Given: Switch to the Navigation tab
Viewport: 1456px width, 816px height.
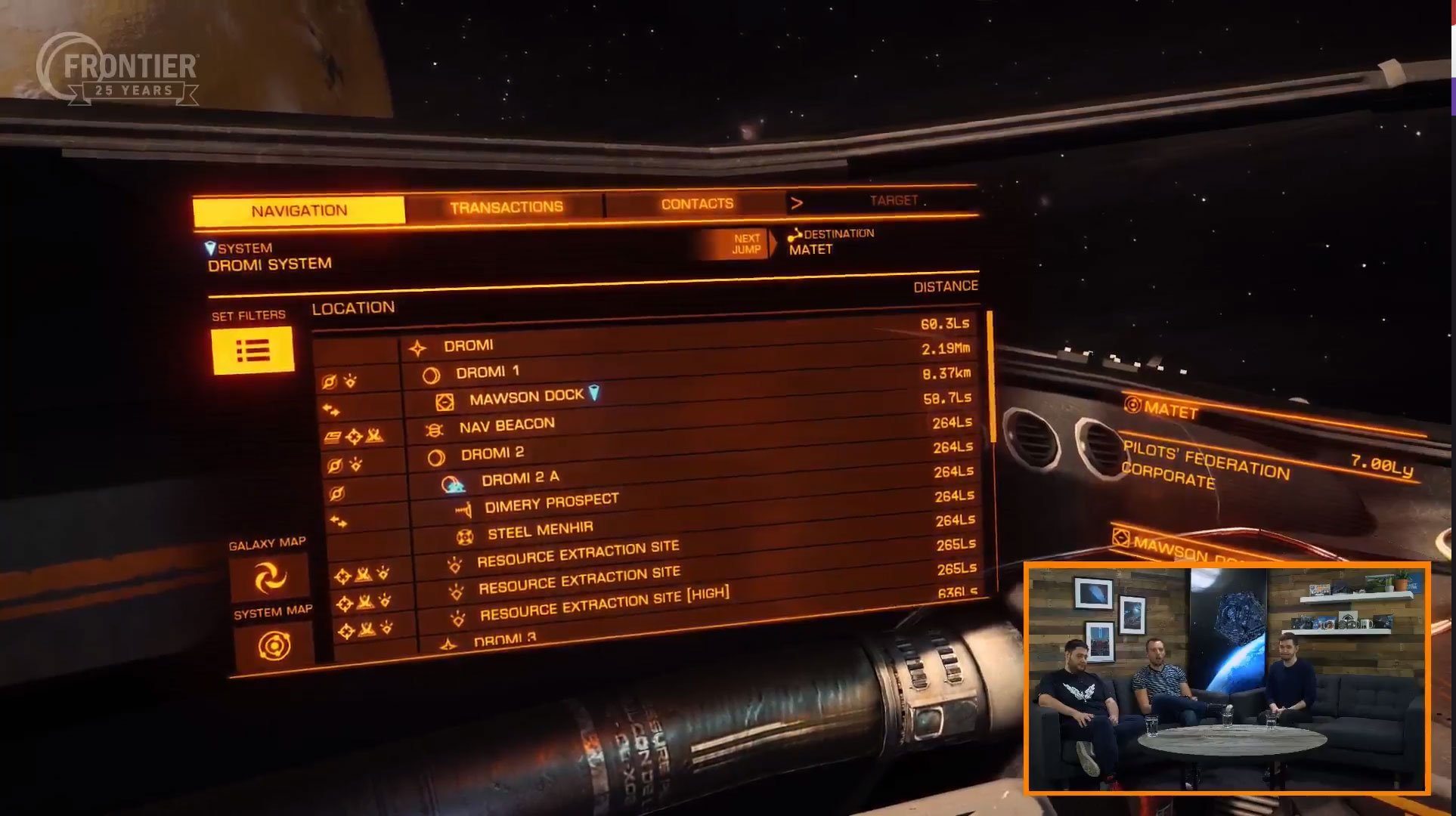Looking at the screenshot, I should [x=299, y=211].
